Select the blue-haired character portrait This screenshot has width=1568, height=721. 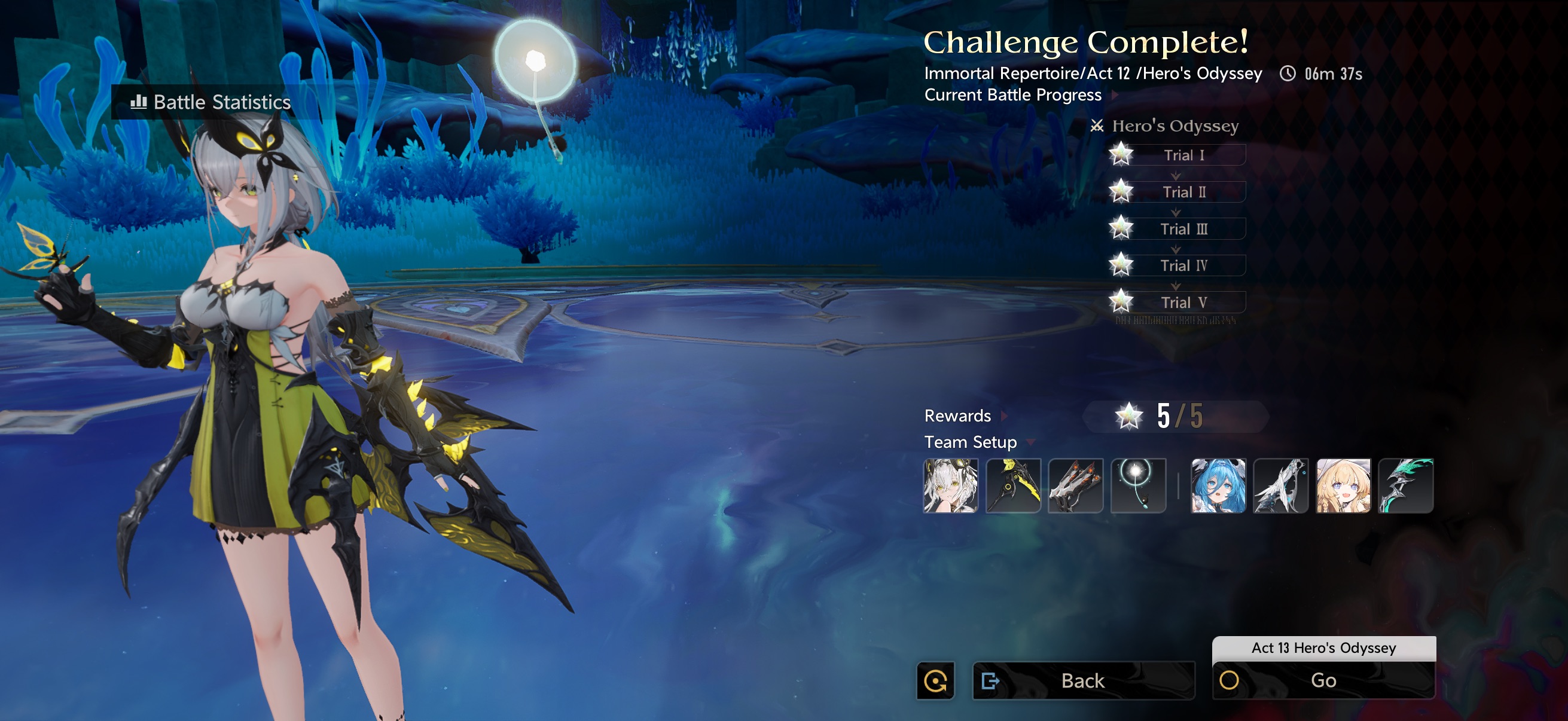pos(1218,485)
